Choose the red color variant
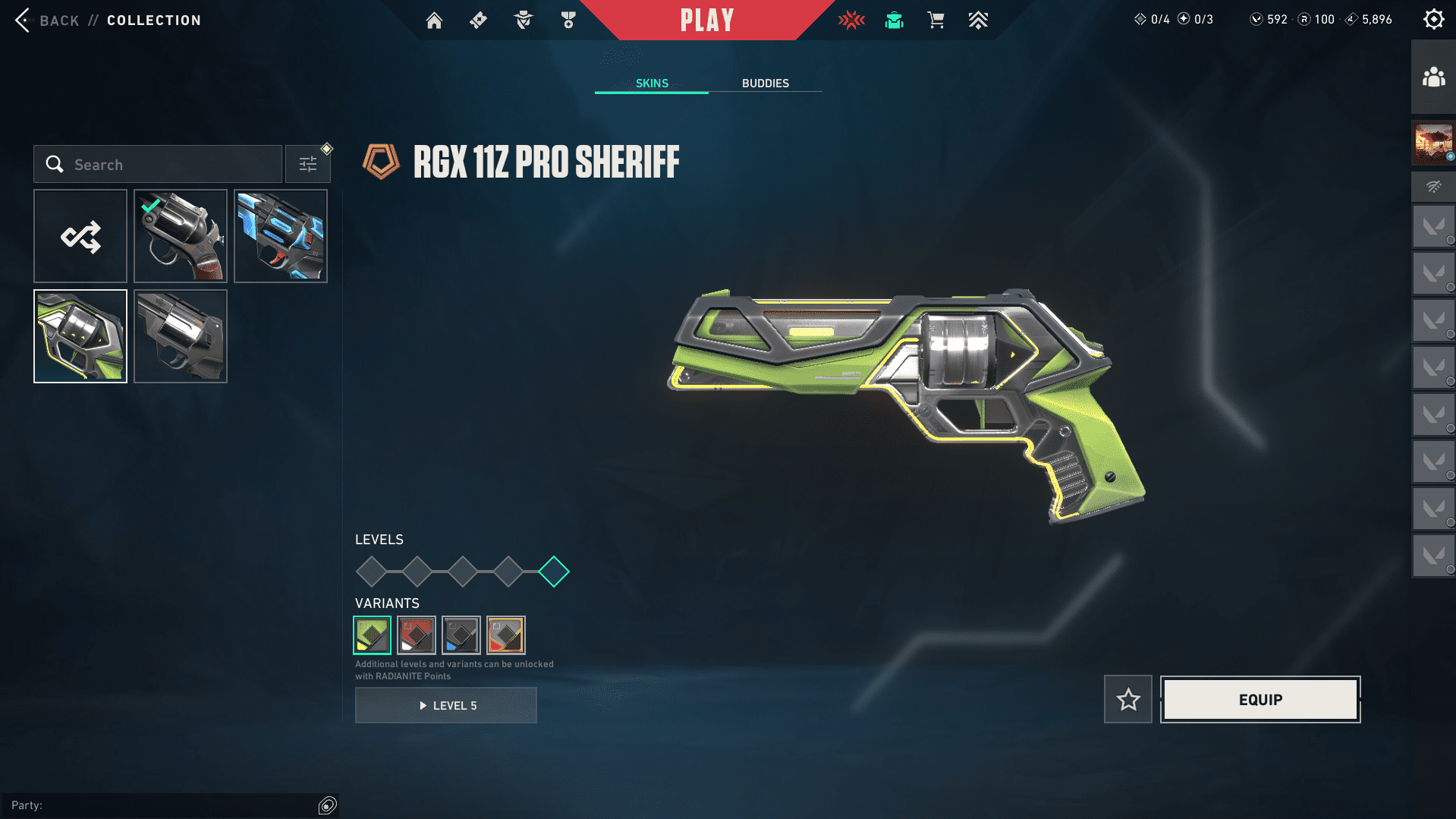Screen dimensions: 1456x819 pos(417,635)
